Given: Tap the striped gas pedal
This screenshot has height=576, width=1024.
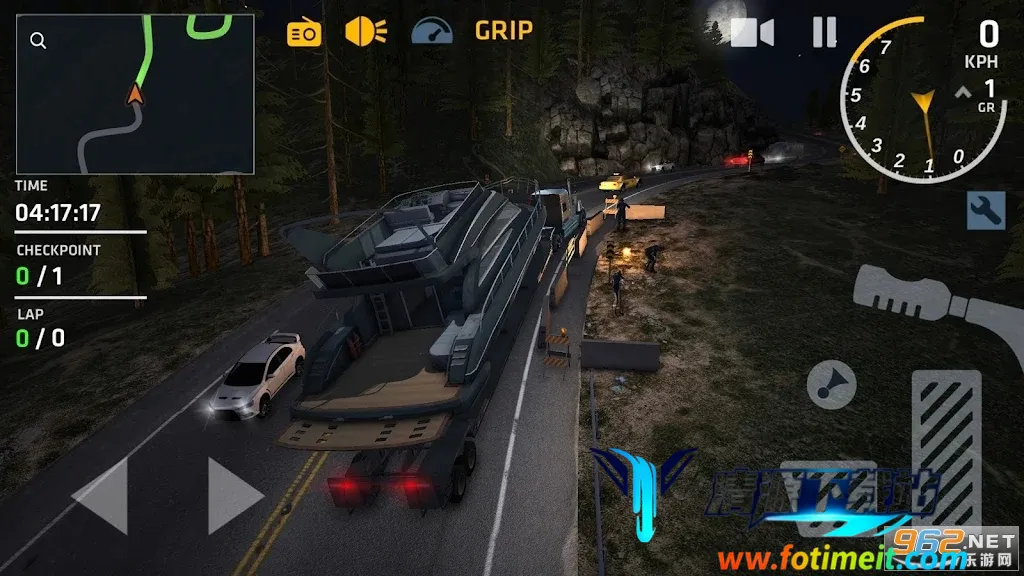Looking at the screenshot, I should [945, 445].
